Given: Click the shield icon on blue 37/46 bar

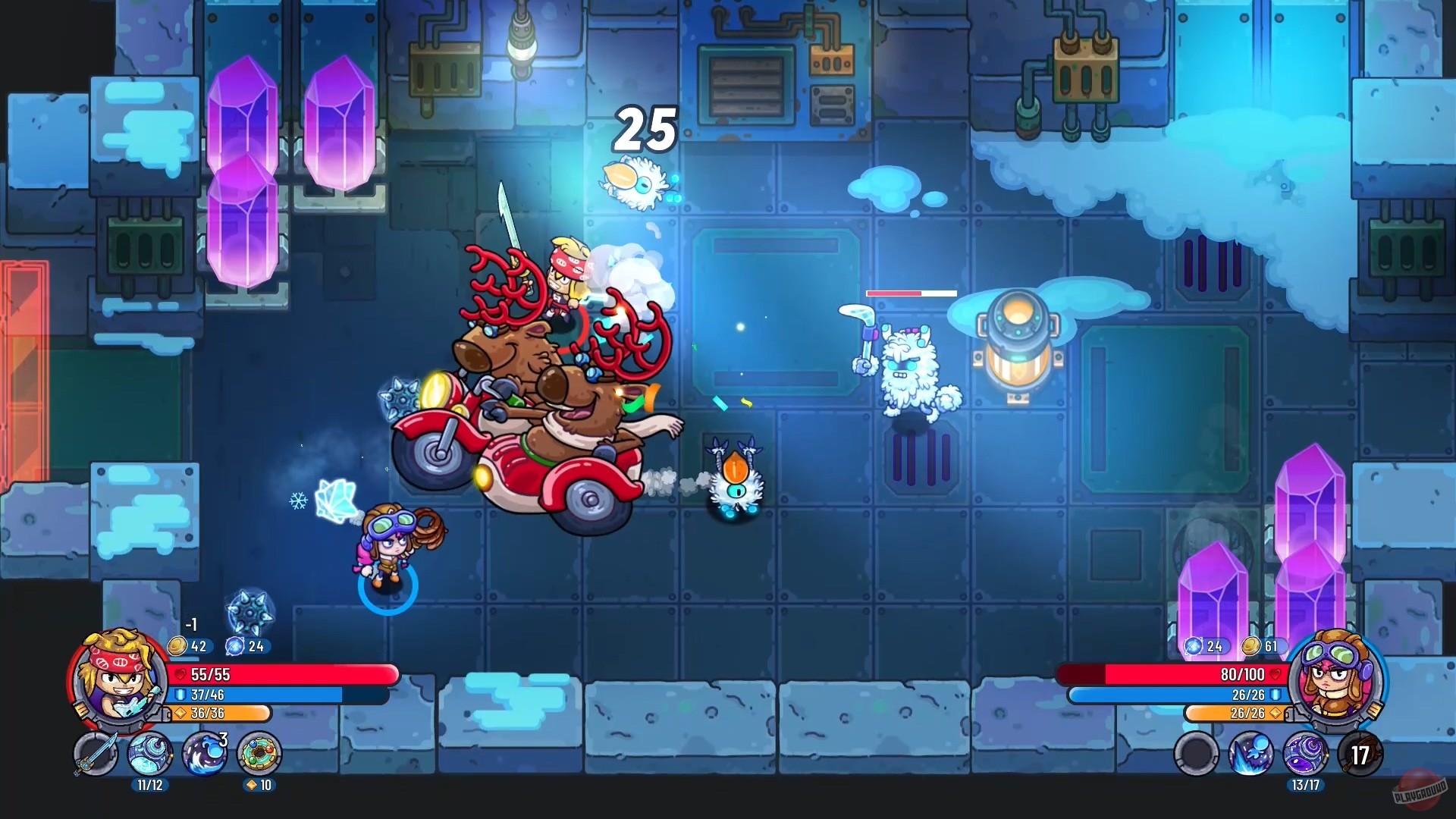Looking at the screenshot, I should coord(179,695).
